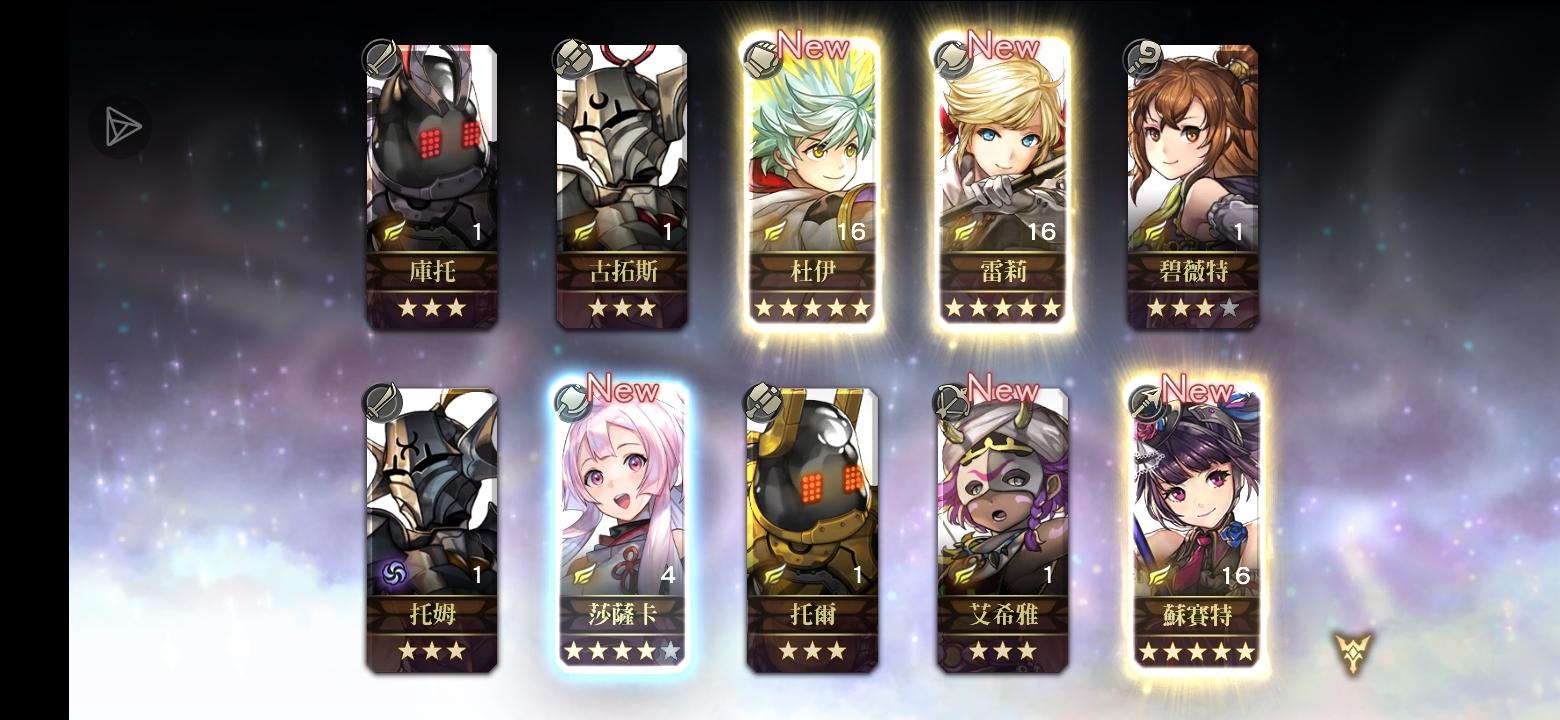
Task: Tap the crossbow weapon icon on 艾希雅's card
Action: point(954,402)
